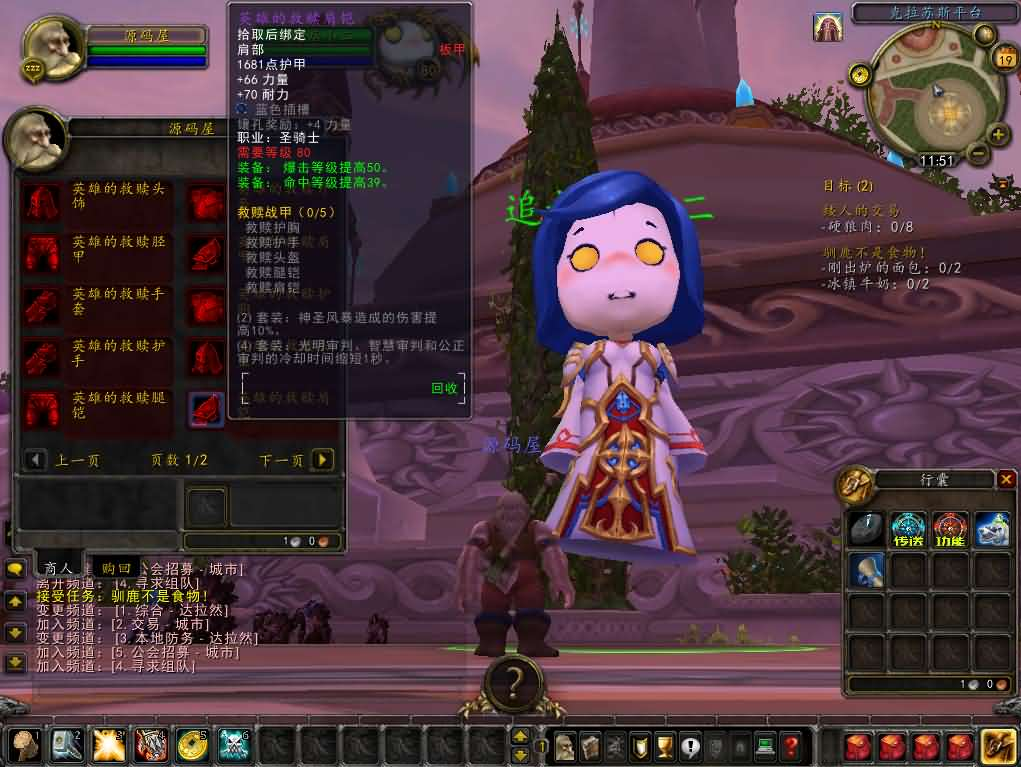The width and height of the screenshot is (1021, 767).
Task: Close the 行囊 bag window
Action: [1006, 480]
